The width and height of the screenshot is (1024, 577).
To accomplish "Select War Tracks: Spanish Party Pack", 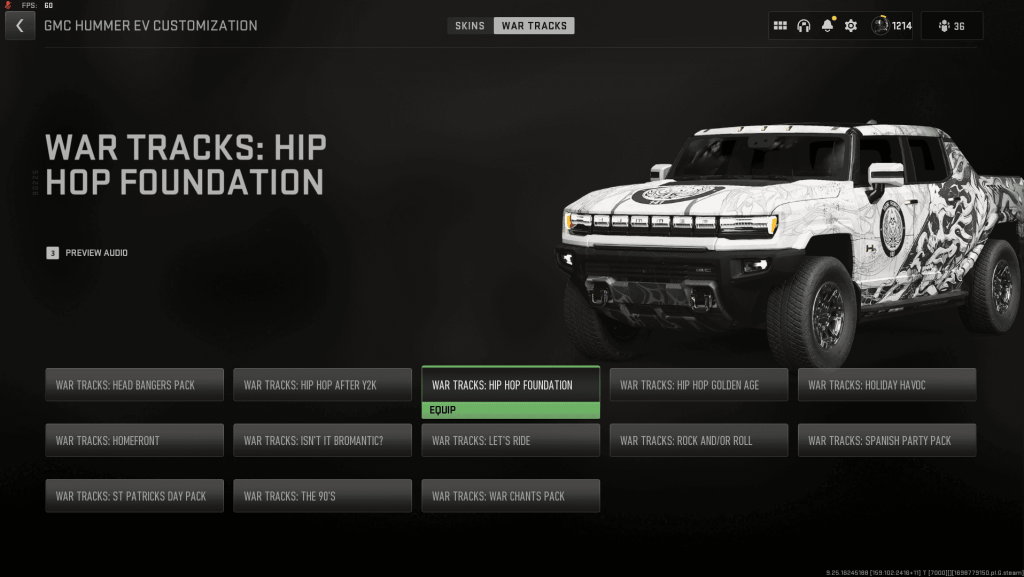I will [x=886, y=440].
